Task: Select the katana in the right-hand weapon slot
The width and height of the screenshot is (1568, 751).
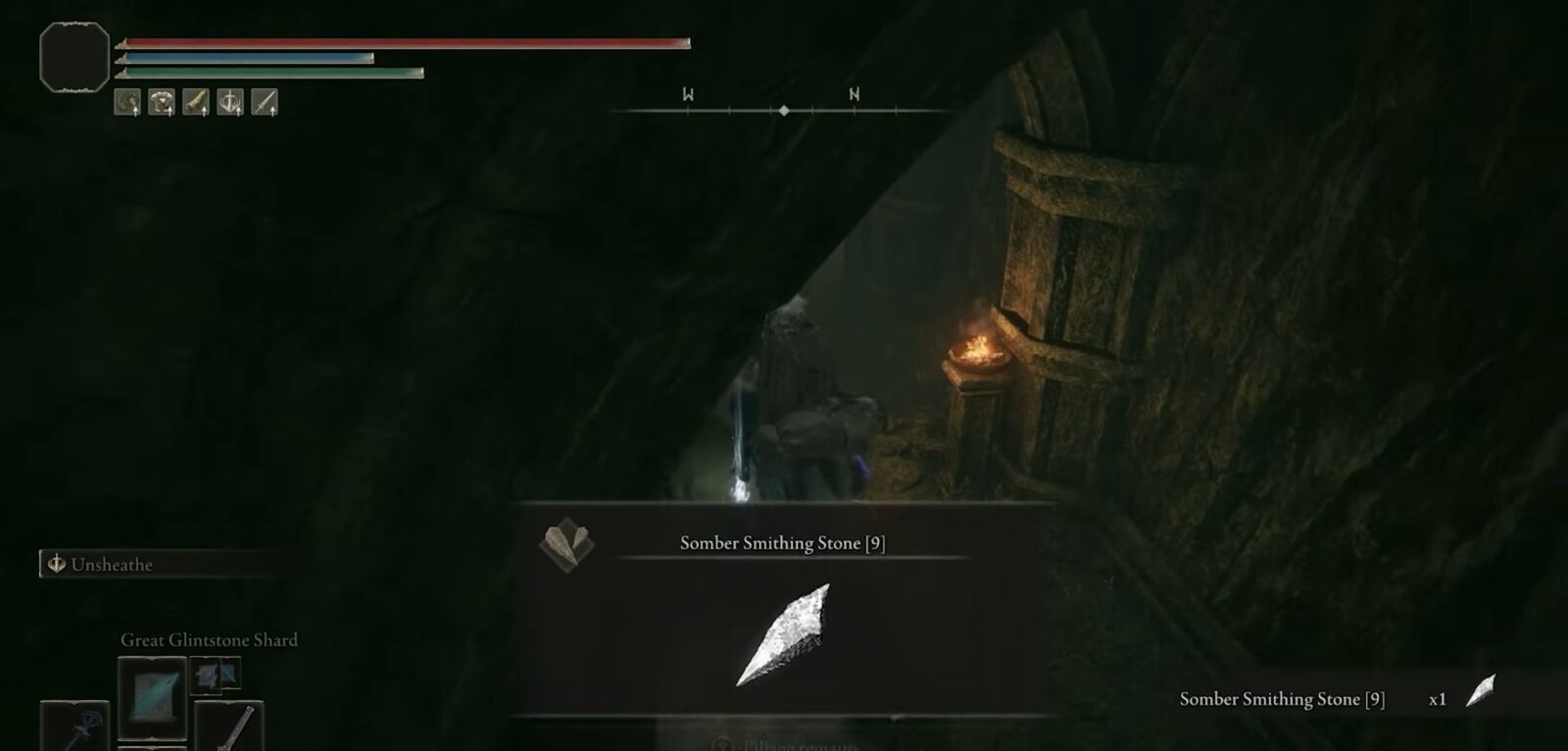Action: tap(230, 727)
